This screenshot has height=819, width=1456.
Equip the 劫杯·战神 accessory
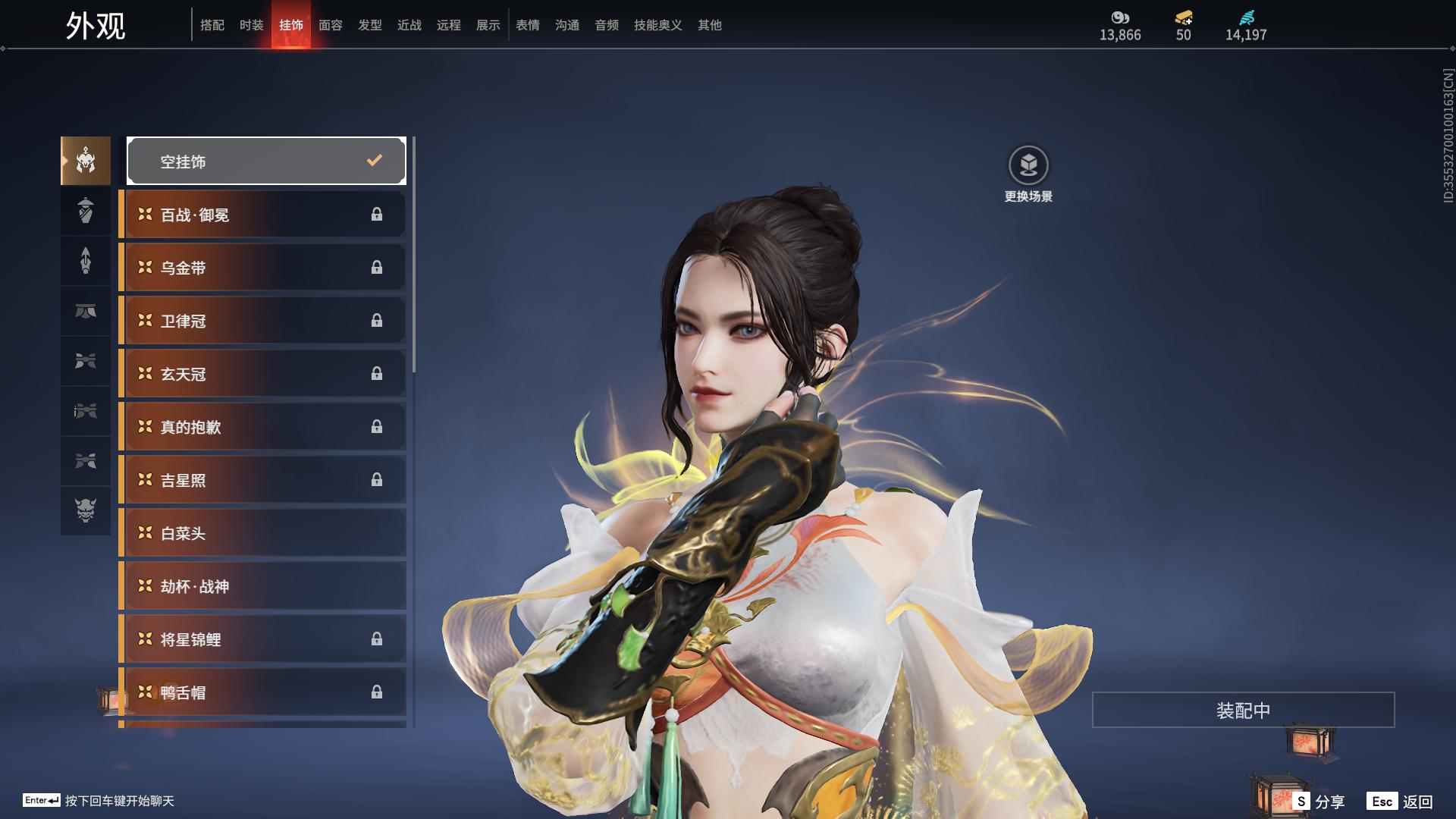[x=263, y=586]
